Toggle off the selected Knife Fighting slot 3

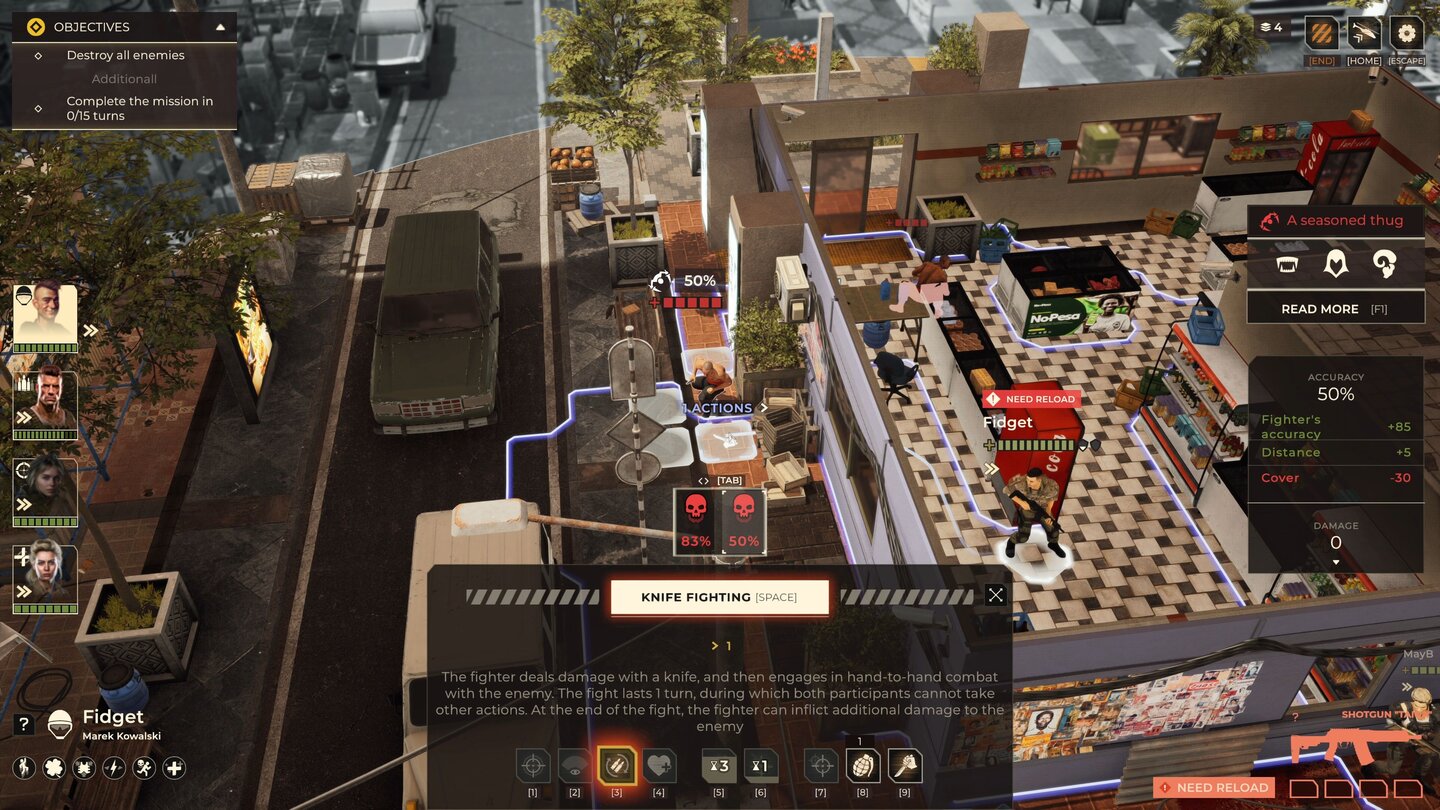617,765
